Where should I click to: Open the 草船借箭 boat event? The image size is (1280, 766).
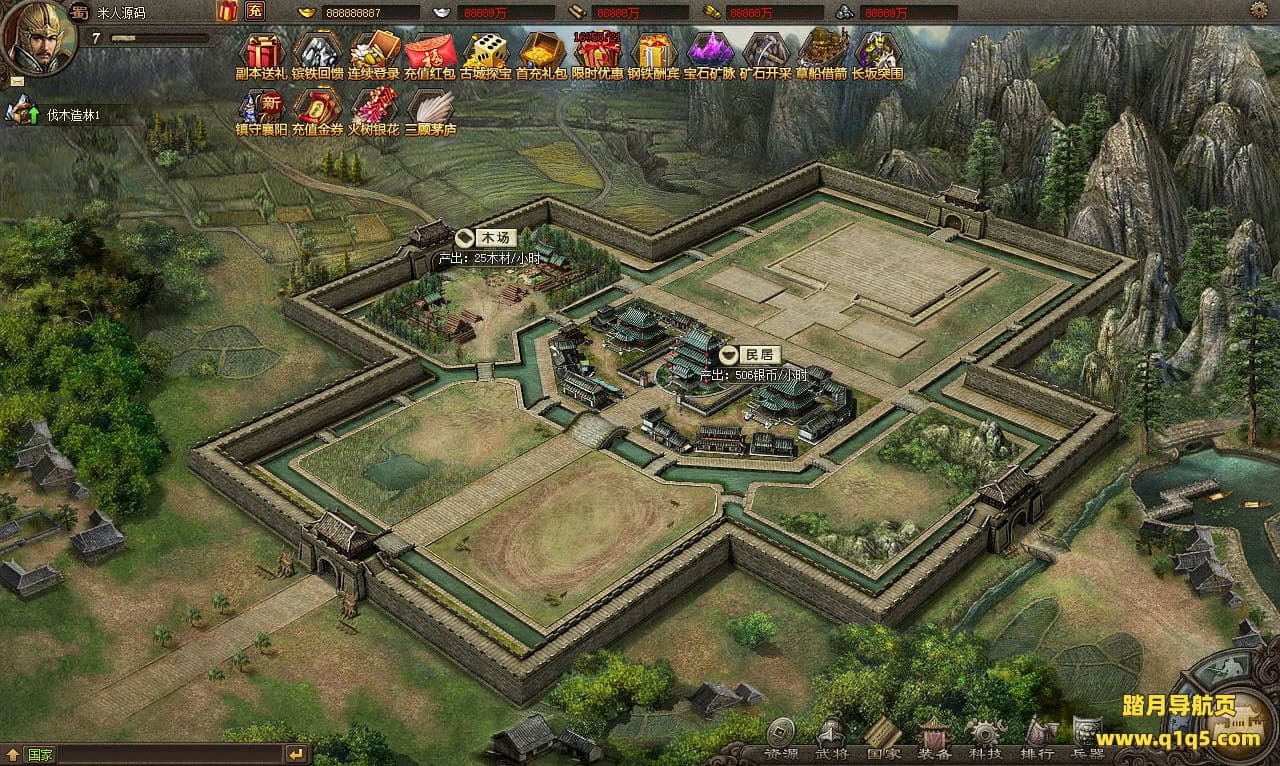[x=821, y=54]
